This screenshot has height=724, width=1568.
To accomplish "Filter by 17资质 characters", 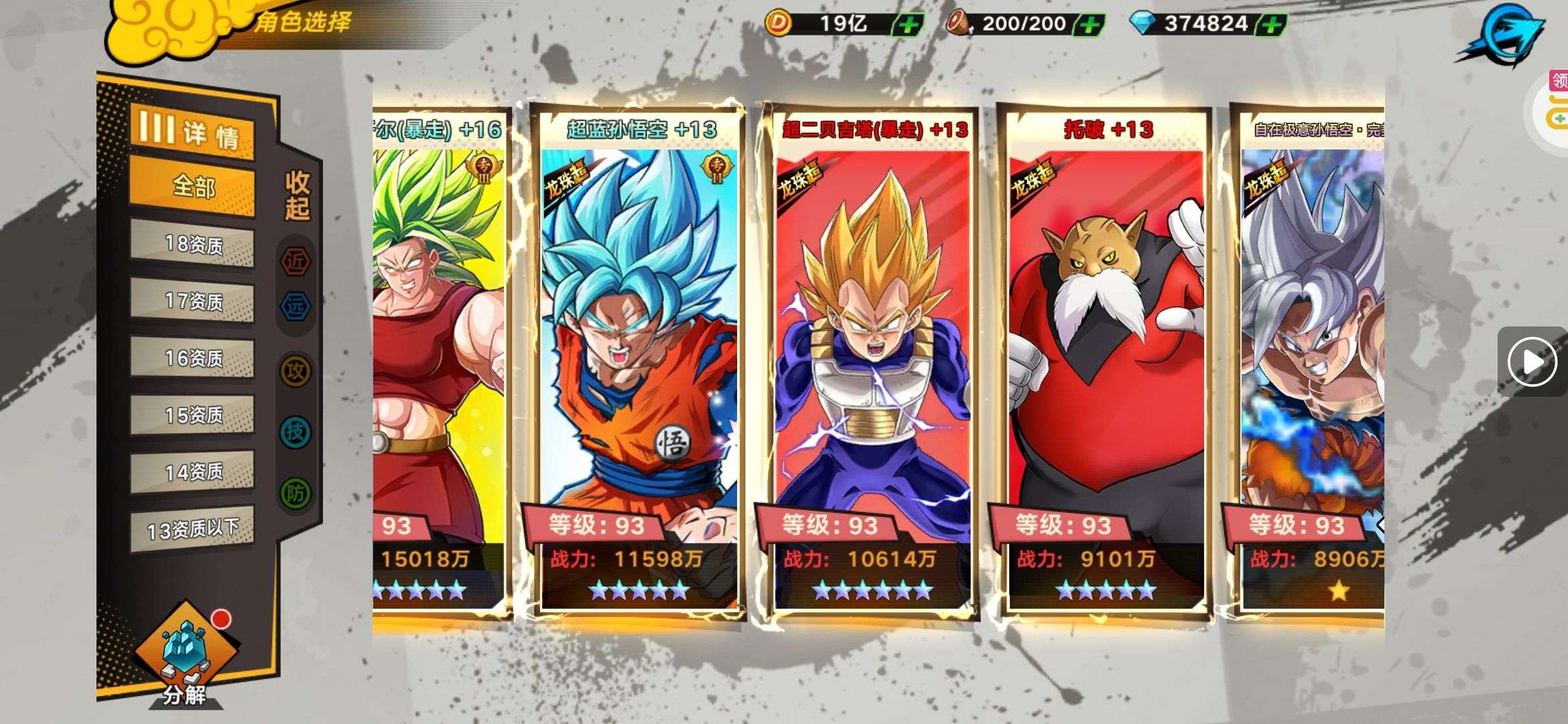I will click(192, 302).
